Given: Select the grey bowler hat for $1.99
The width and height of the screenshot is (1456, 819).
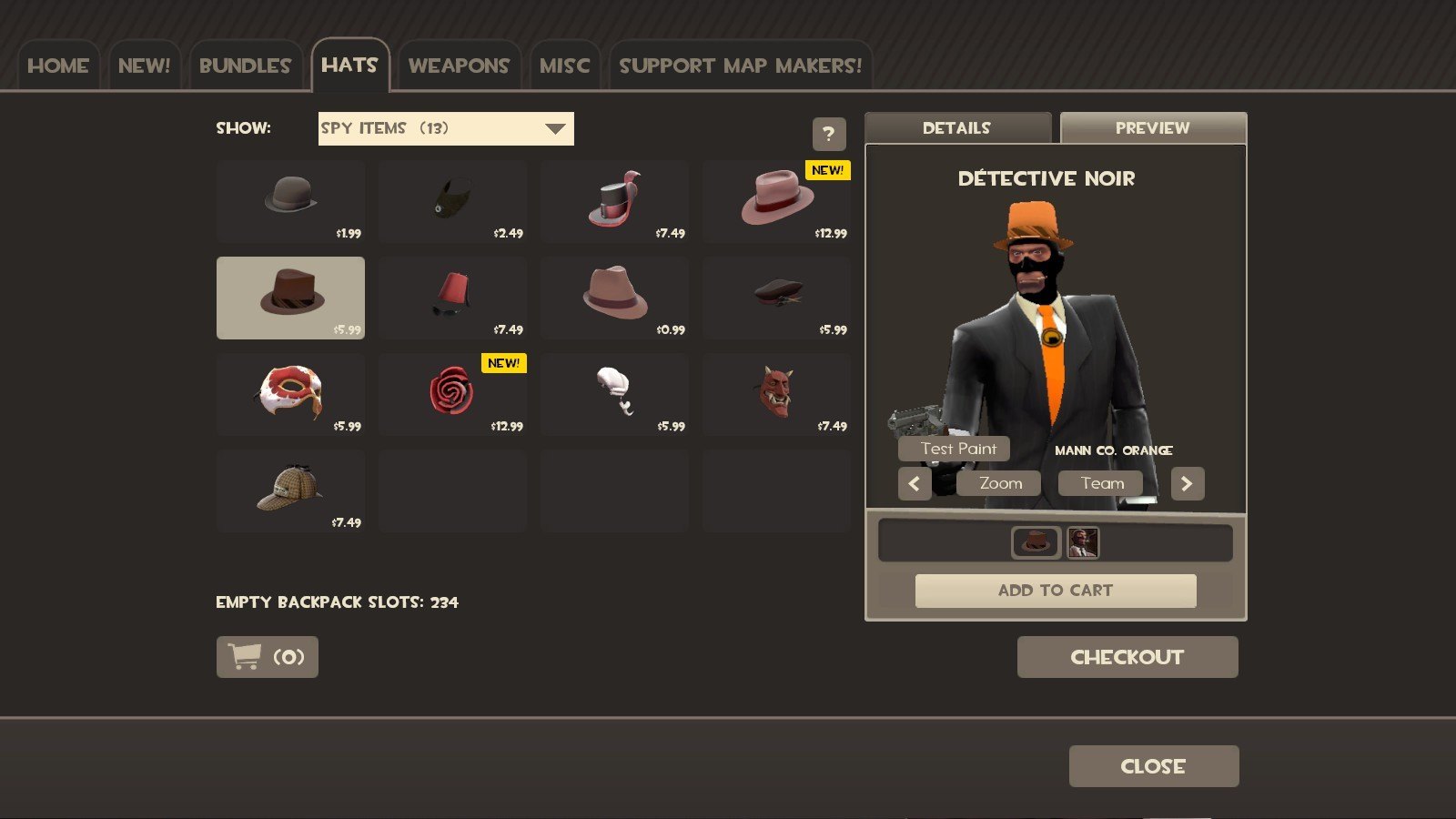Looking at the screenshot, I should (290, 201).
